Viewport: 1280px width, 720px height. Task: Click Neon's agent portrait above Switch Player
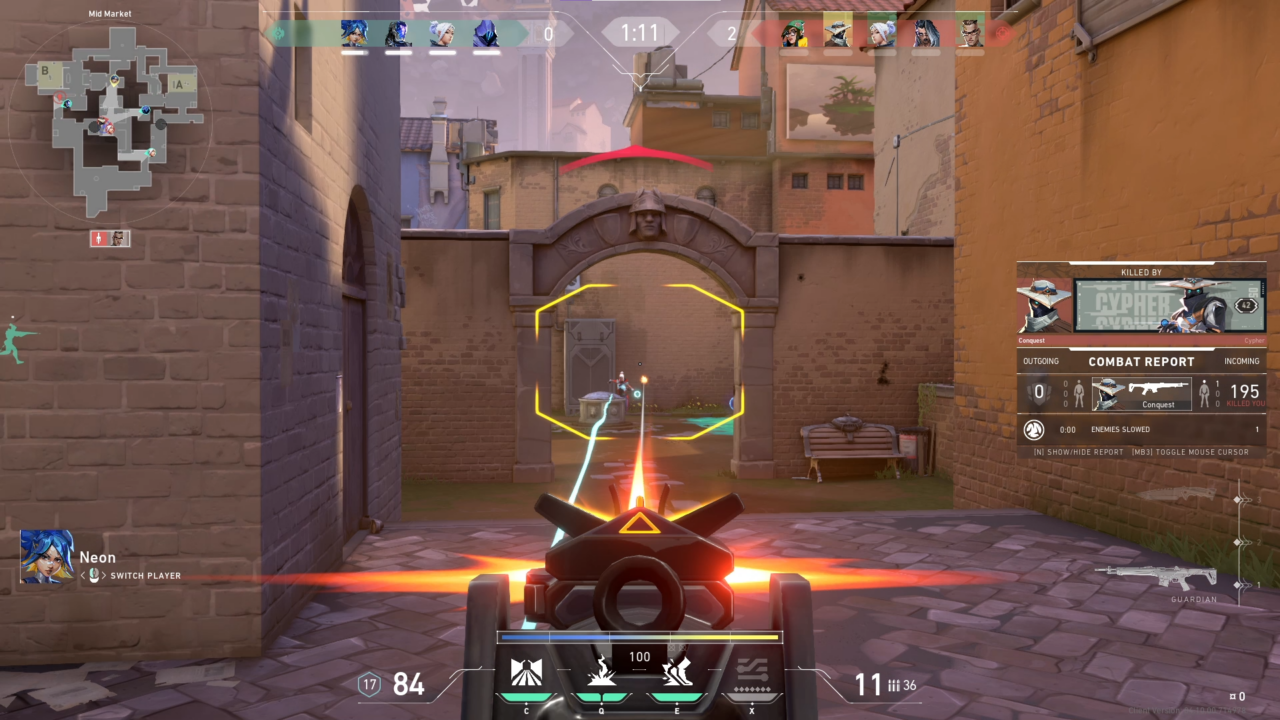point(46,556)
